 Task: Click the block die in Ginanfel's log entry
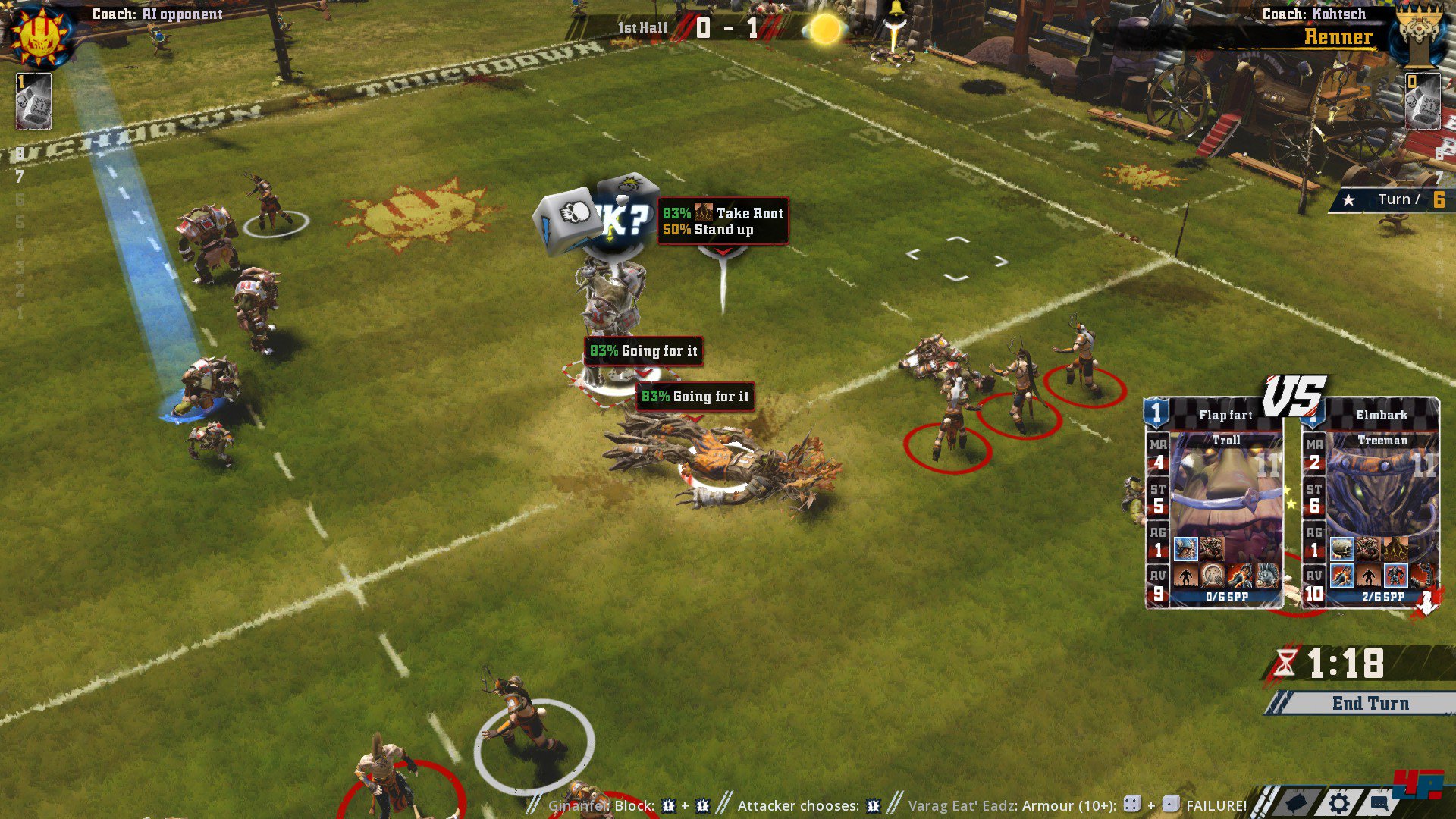[668, 807]
